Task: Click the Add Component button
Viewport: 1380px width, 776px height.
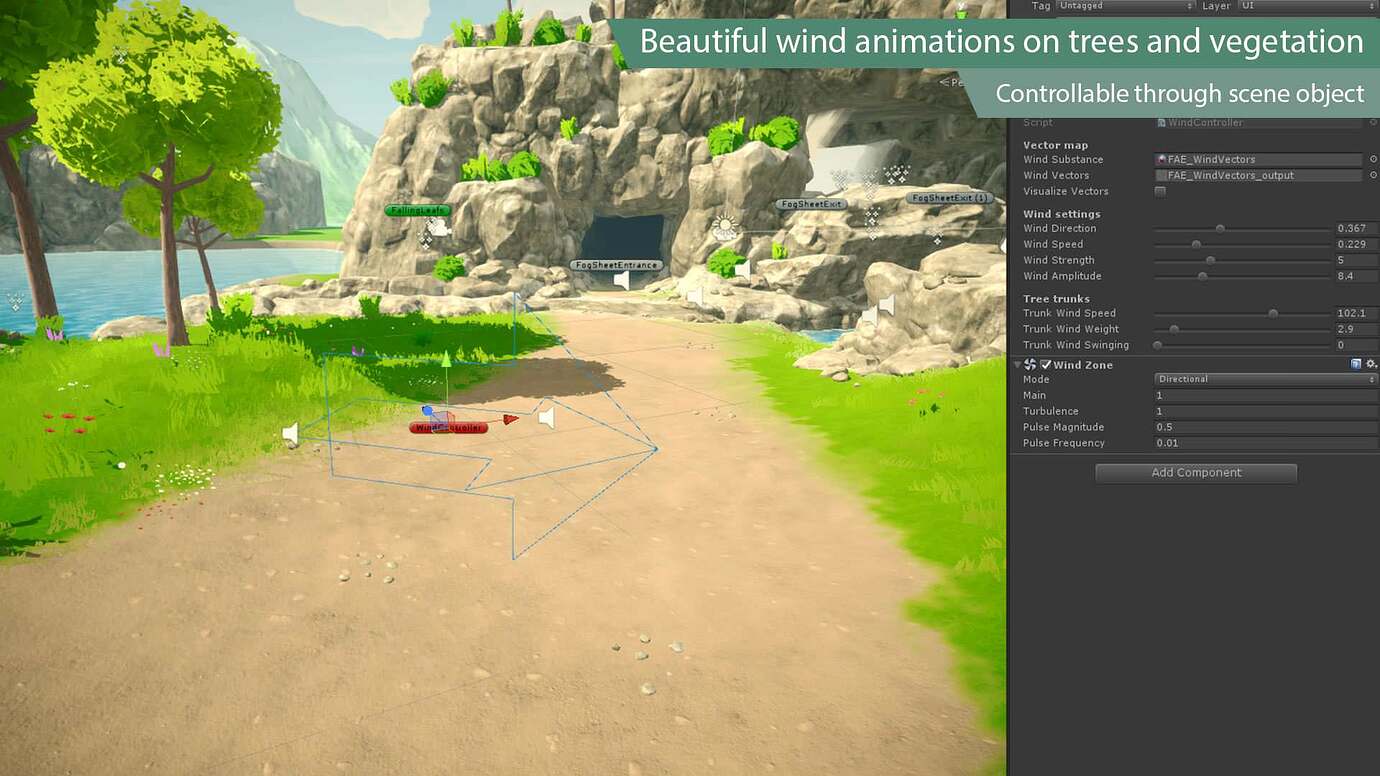Action: pos(1195,472)
